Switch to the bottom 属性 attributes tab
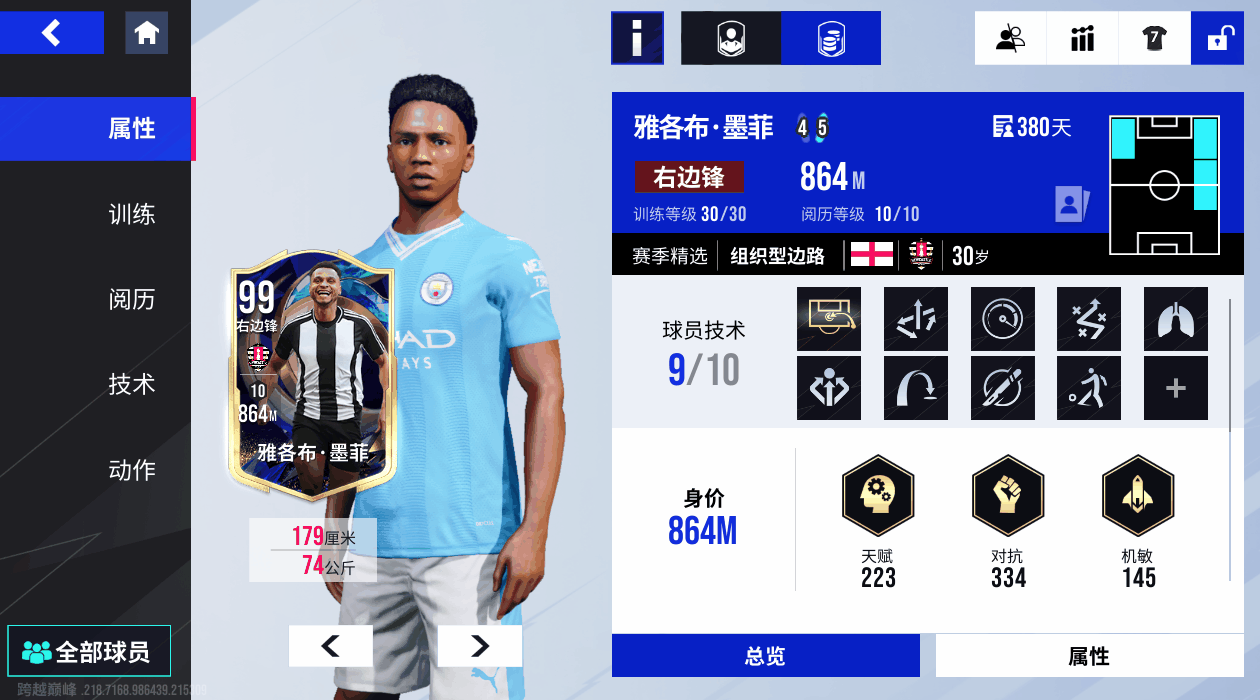 point(1088,656)
